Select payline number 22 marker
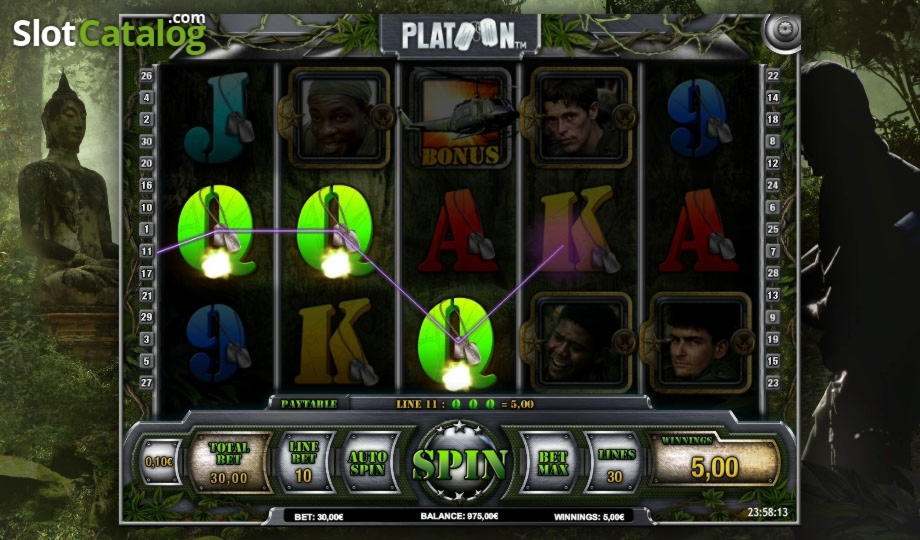 772,76
